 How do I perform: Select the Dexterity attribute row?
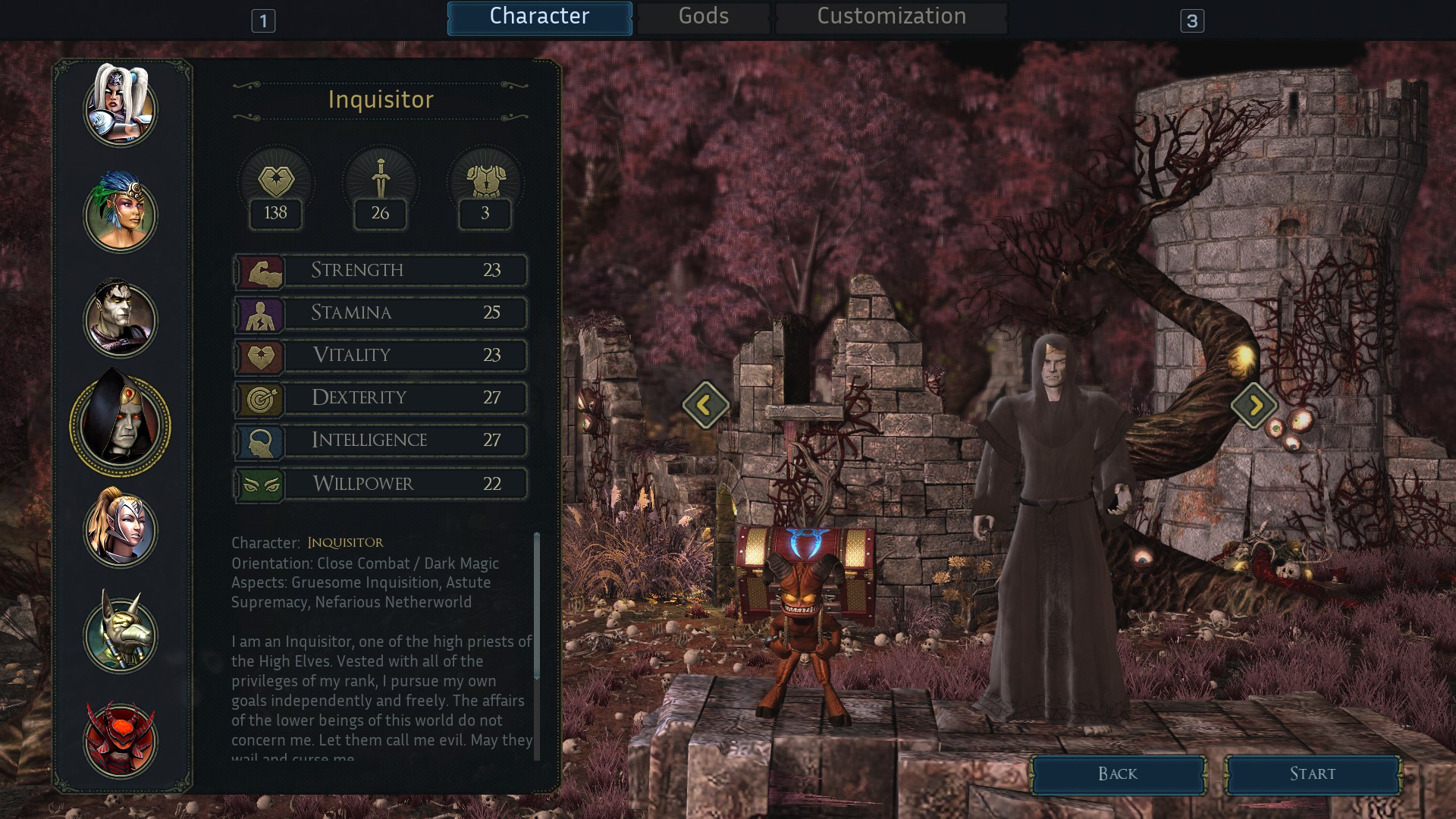click(380, 398)
